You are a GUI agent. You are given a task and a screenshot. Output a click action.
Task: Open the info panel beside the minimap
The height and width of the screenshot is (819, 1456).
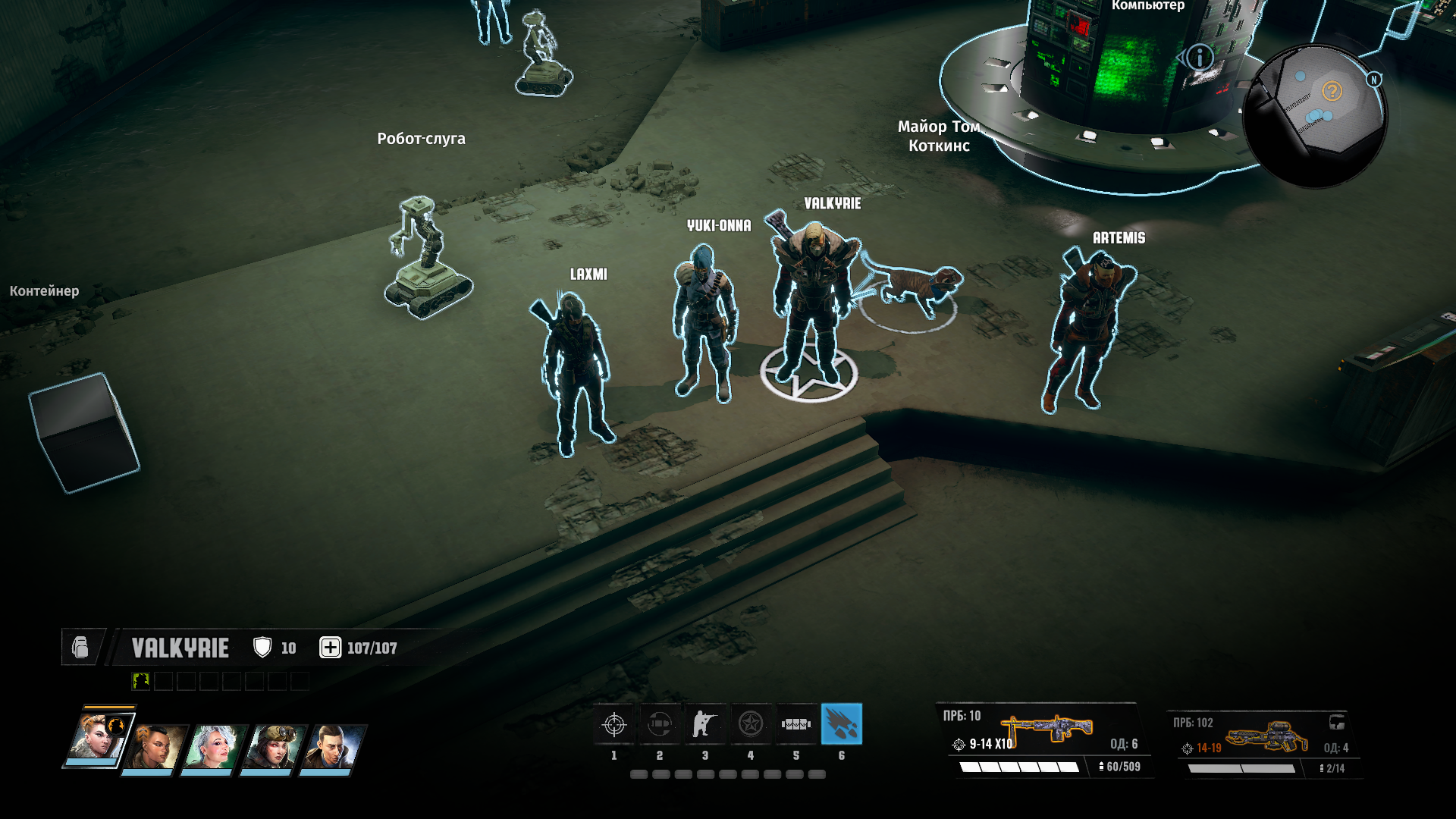point(1200,58)
